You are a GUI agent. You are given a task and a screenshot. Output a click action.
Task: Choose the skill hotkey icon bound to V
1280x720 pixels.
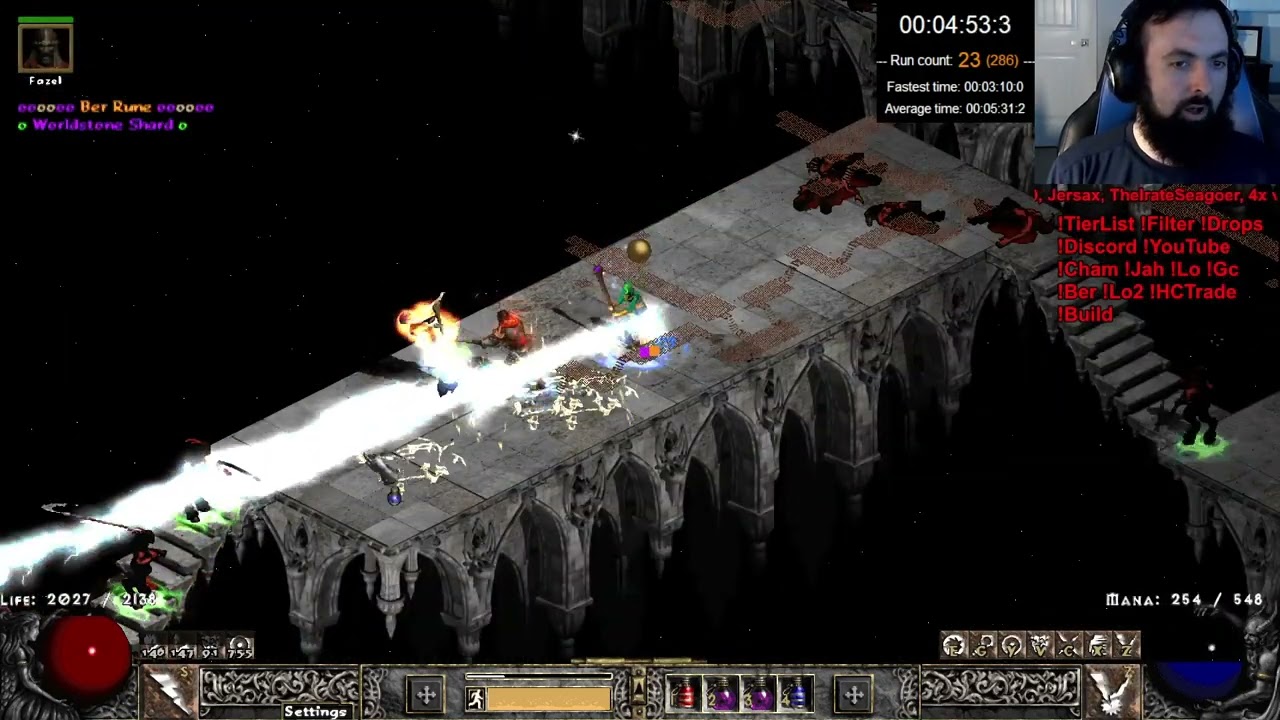point(1040,646)
